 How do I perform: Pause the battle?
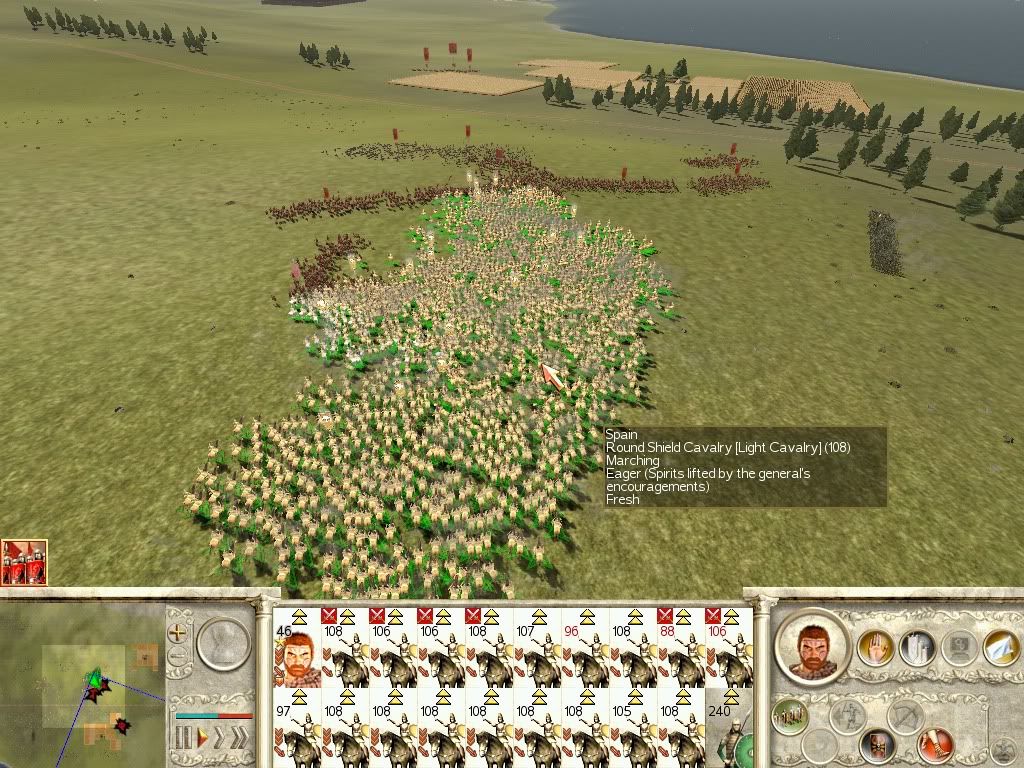coord(184,739)
